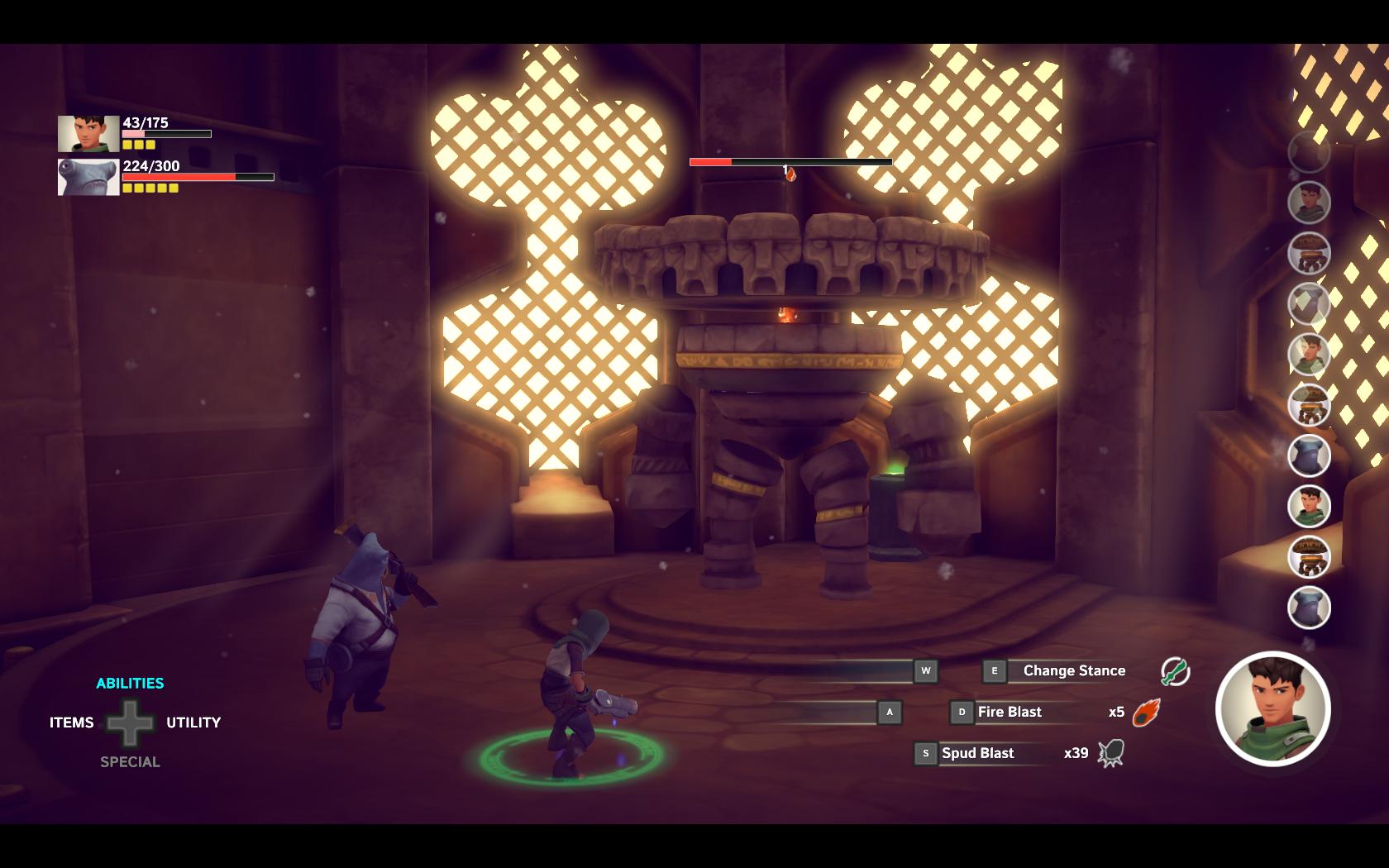
Task: Select the Change Stance ability
Action: [x=1073, y=671]
